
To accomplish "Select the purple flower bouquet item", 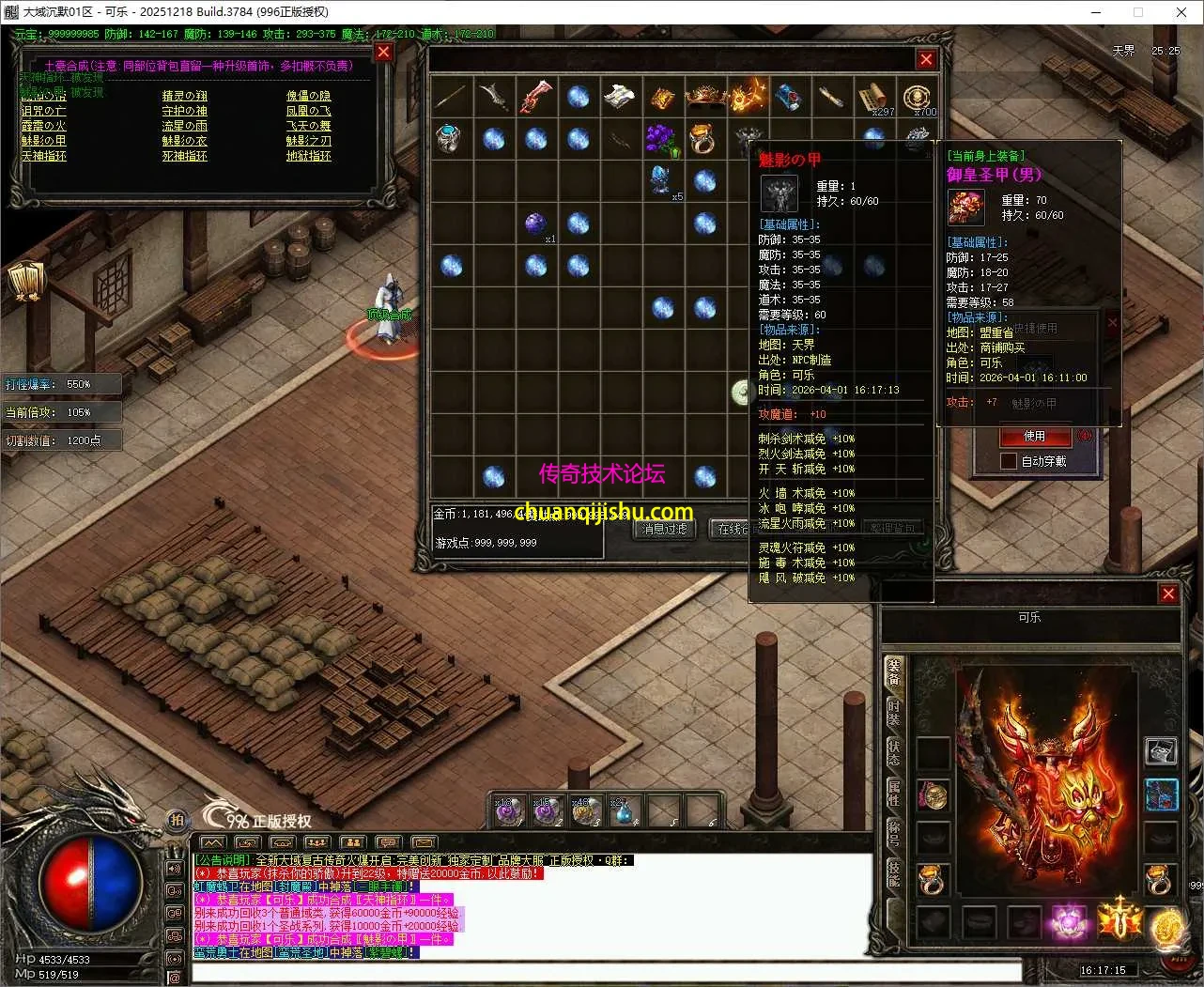I will pos(661,139).
